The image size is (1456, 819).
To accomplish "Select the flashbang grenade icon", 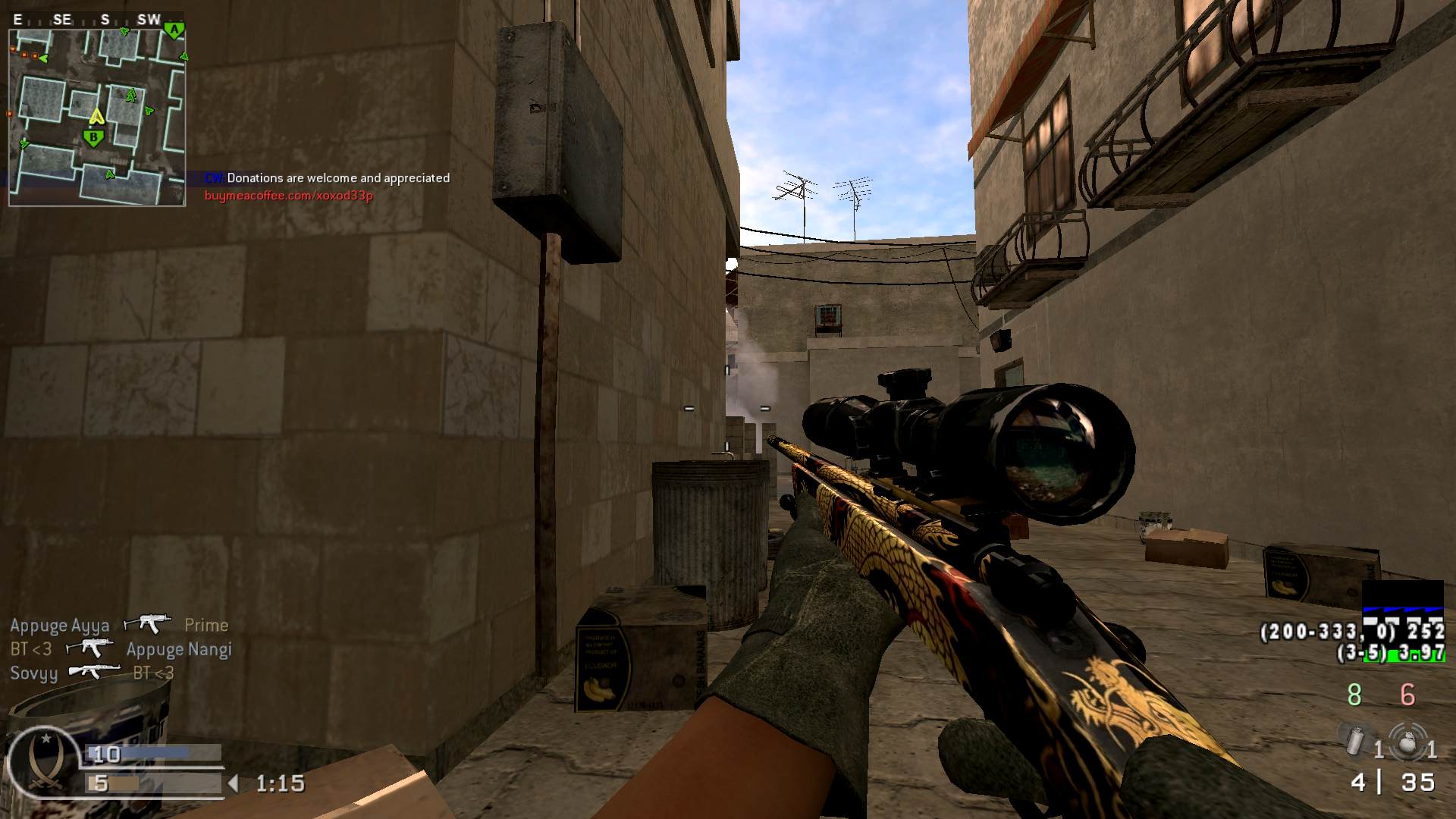I will coord(1354,741).
